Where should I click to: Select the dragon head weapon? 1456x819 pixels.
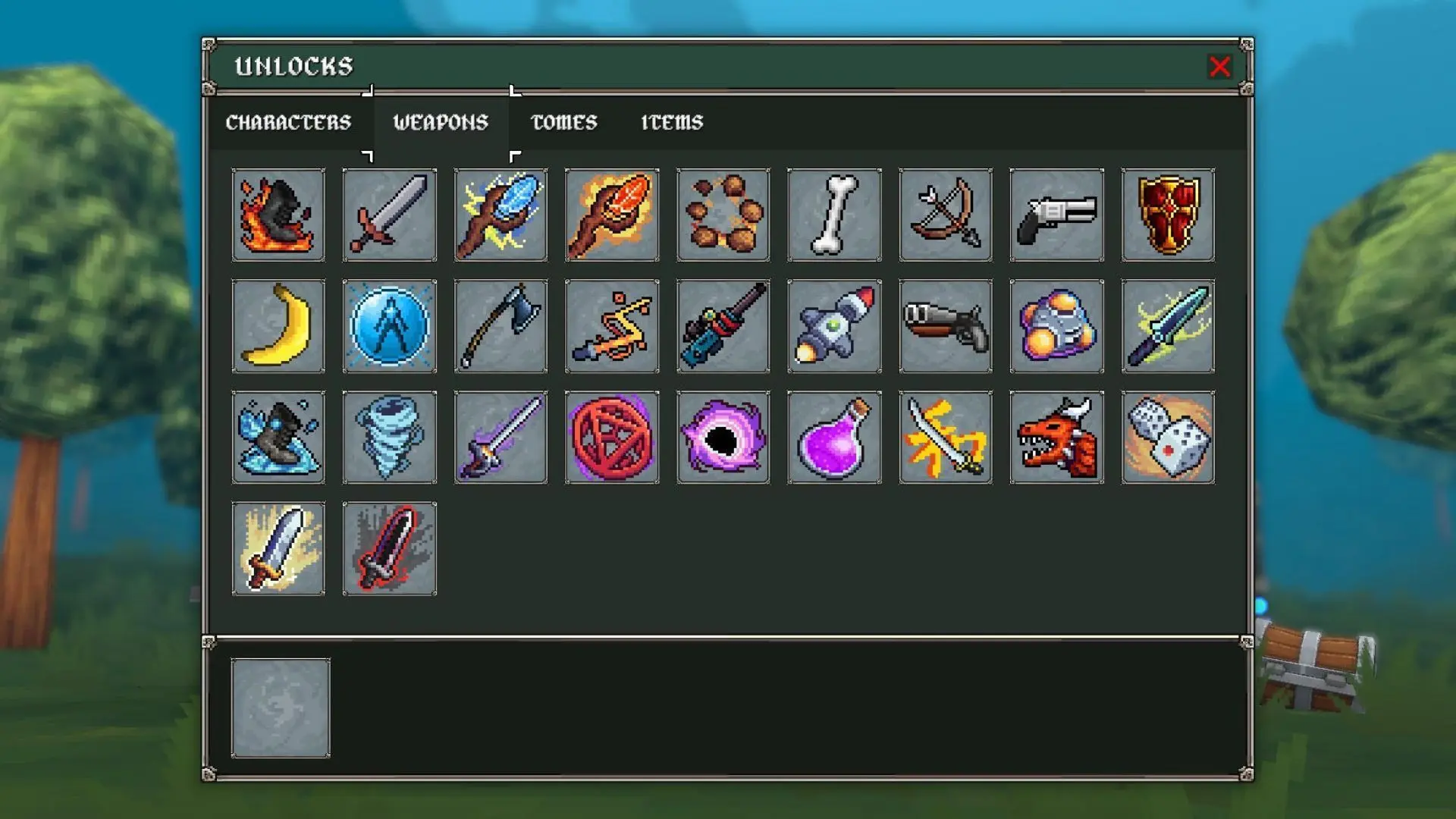(x=1056, y=437)
